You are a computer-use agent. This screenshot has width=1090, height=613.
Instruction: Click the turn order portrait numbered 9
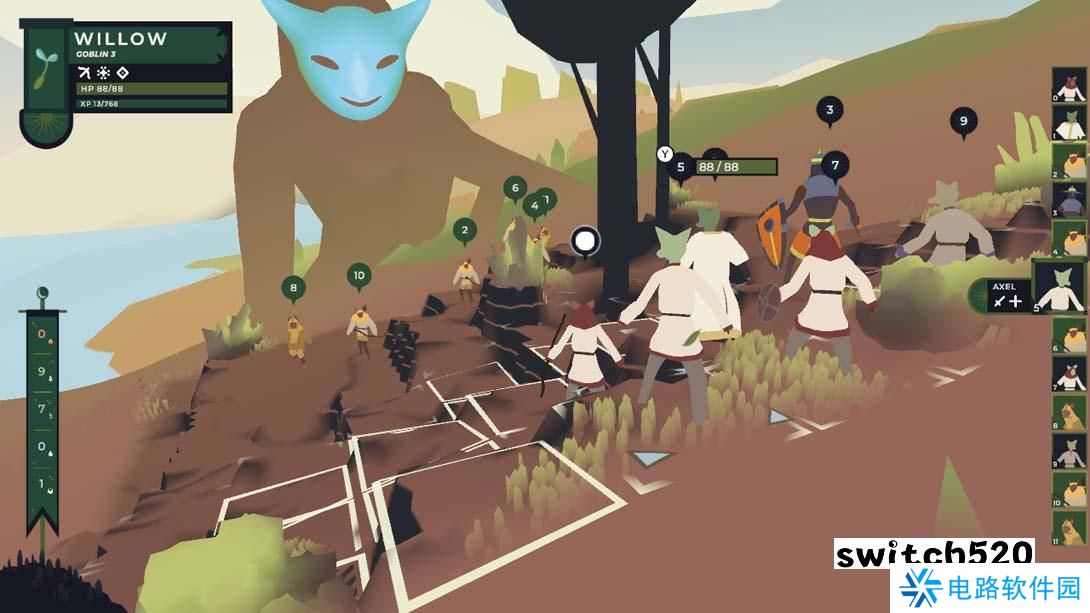pos(1070,451)
